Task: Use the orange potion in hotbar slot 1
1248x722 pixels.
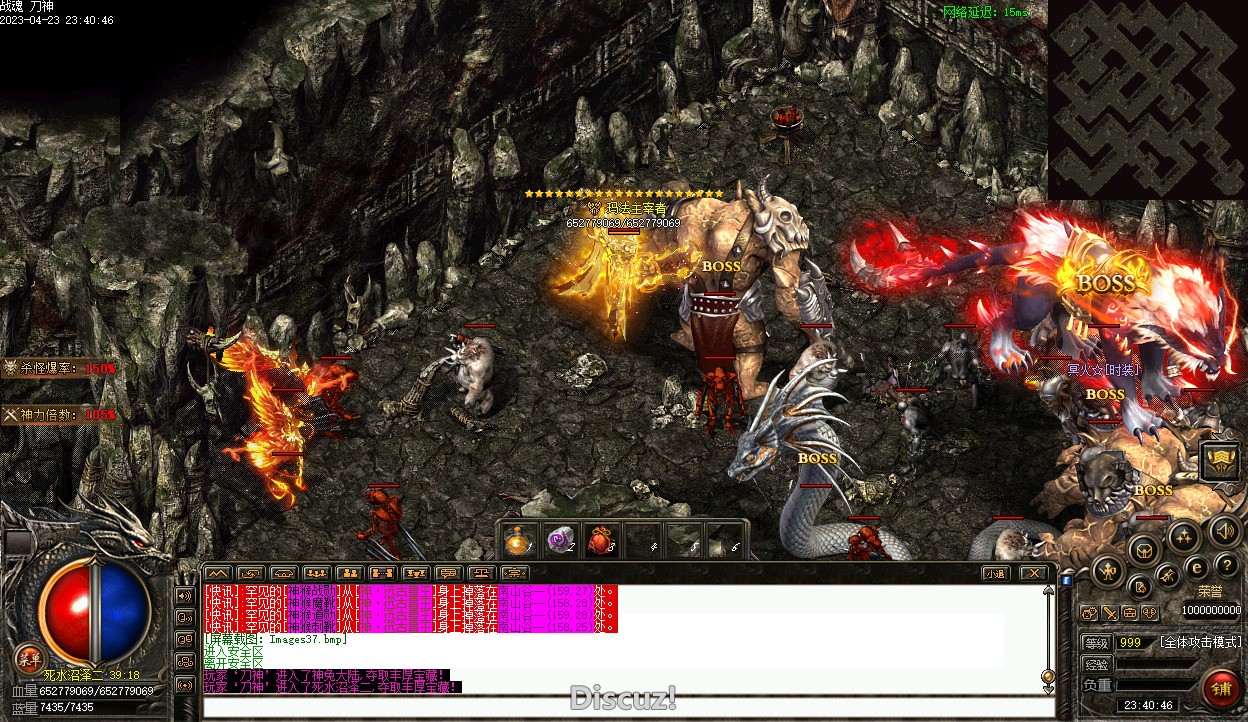Action: click(x=518, y=541)
